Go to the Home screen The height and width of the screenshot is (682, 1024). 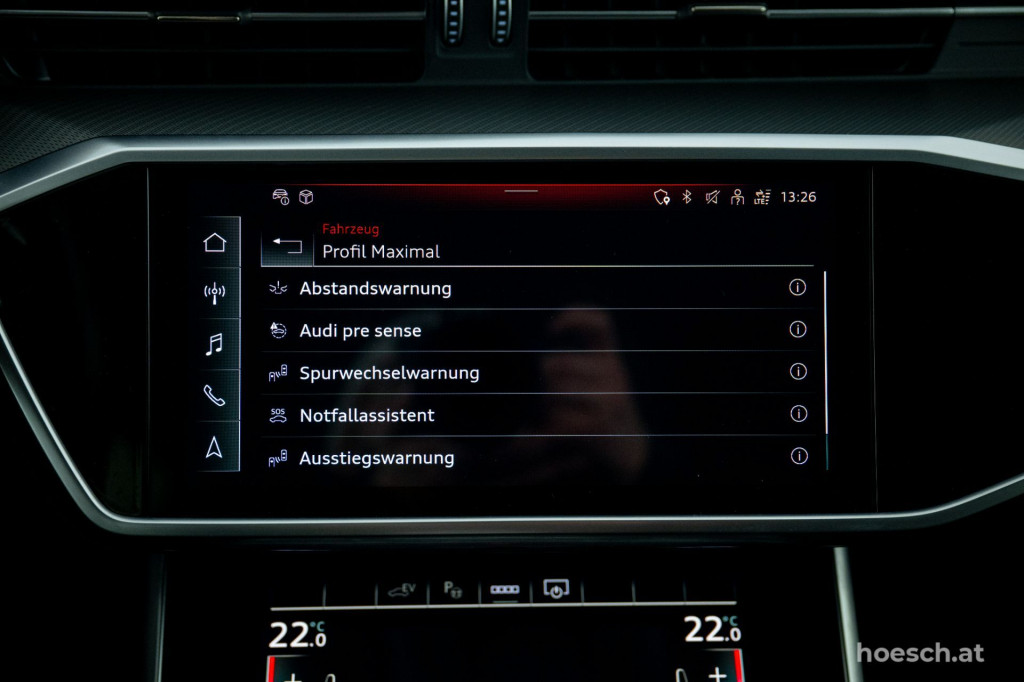215,242
